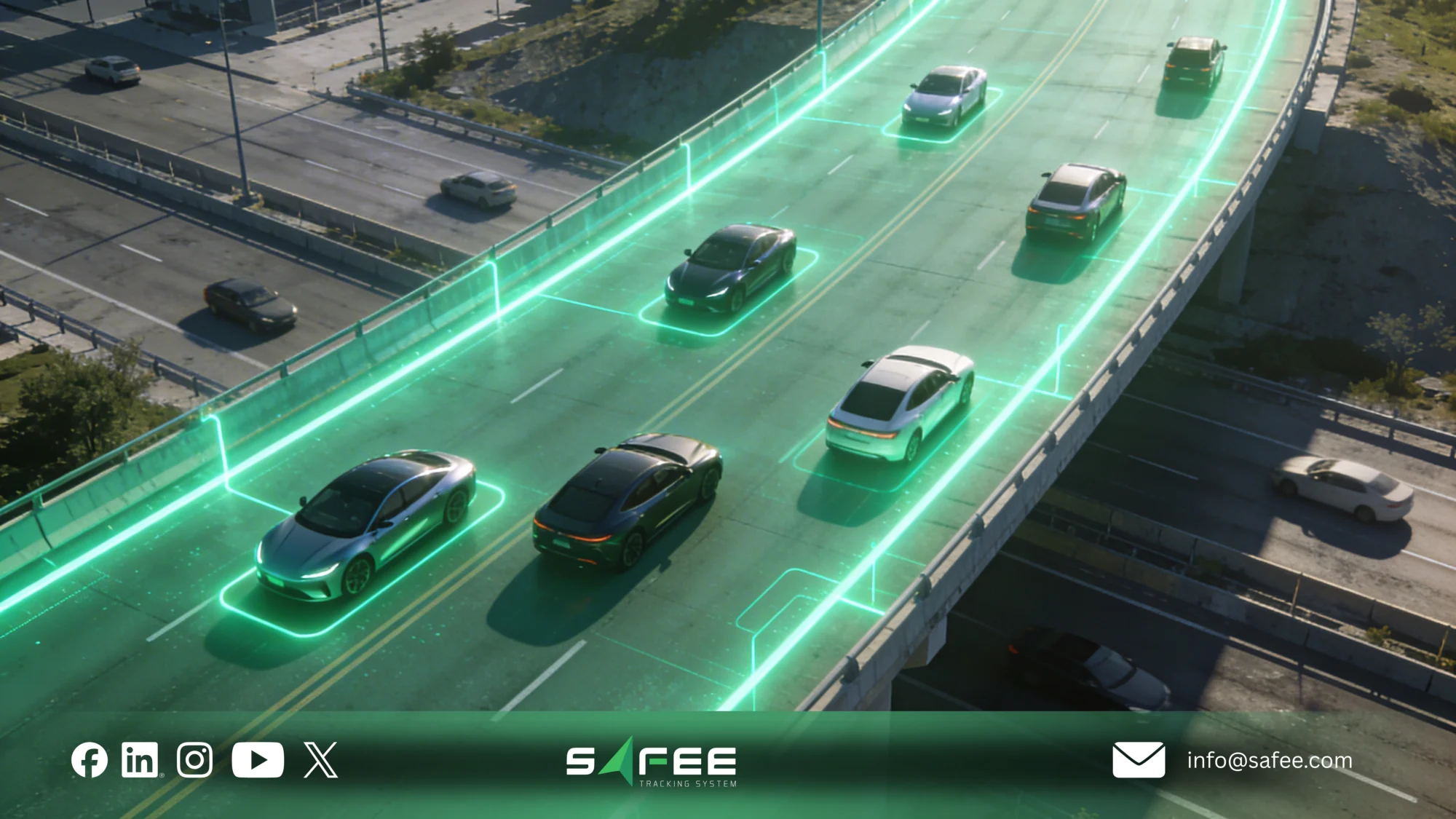Select the X social icon
The image size is (1456, 819).
pos(320,760)
